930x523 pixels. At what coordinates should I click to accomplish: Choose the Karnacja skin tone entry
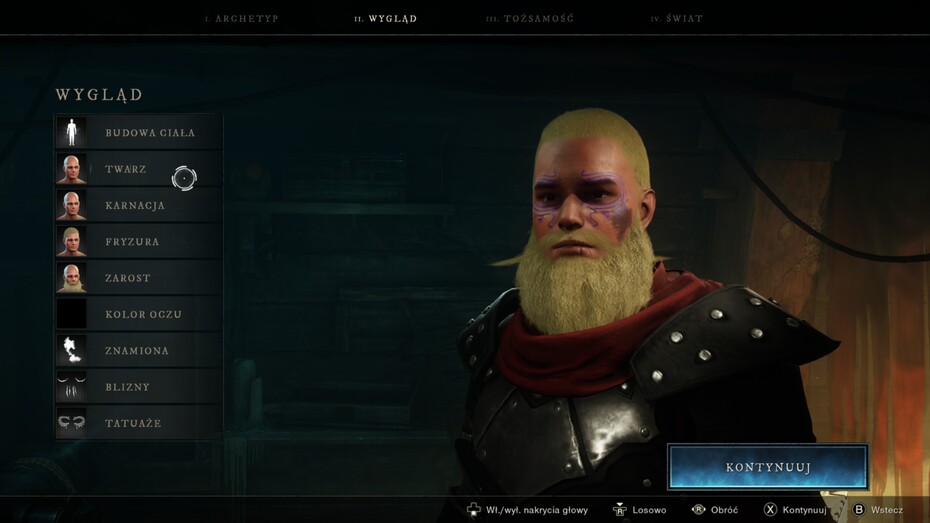click(139, 205)
